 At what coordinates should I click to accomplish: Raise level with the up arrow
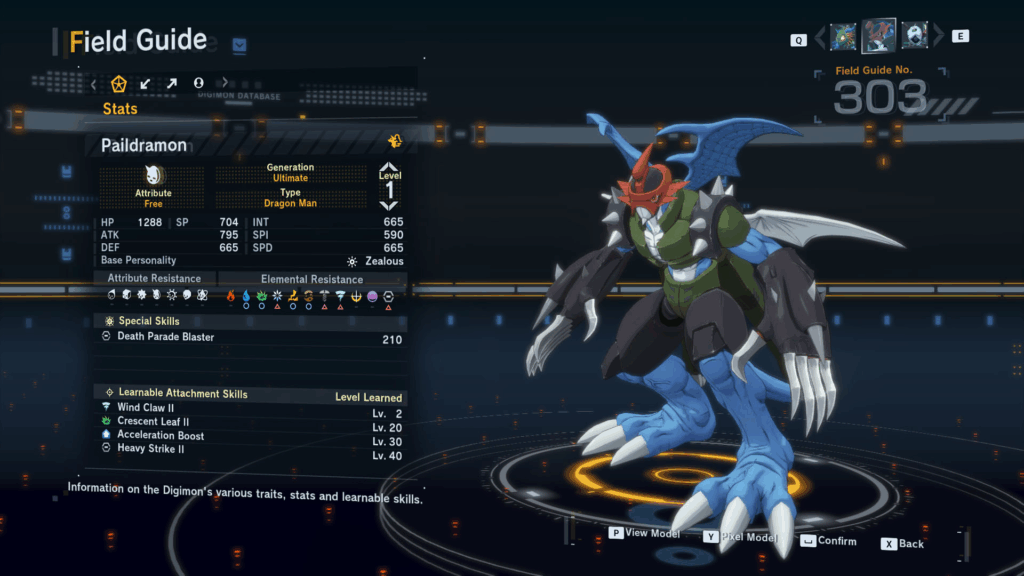pyautogui.click(x=390, y=168)
